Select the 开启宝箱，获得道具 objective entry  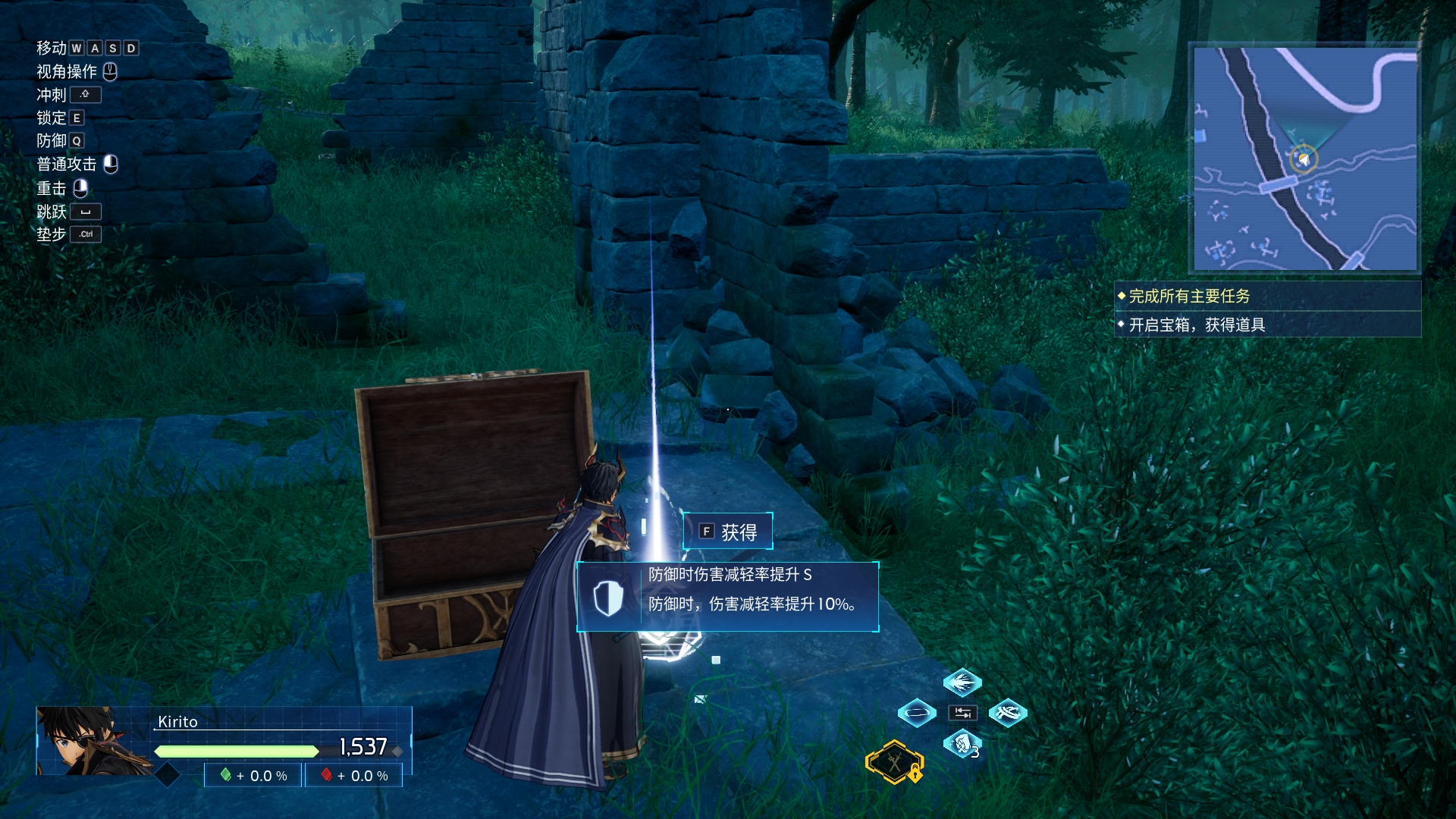(1266, 325)
